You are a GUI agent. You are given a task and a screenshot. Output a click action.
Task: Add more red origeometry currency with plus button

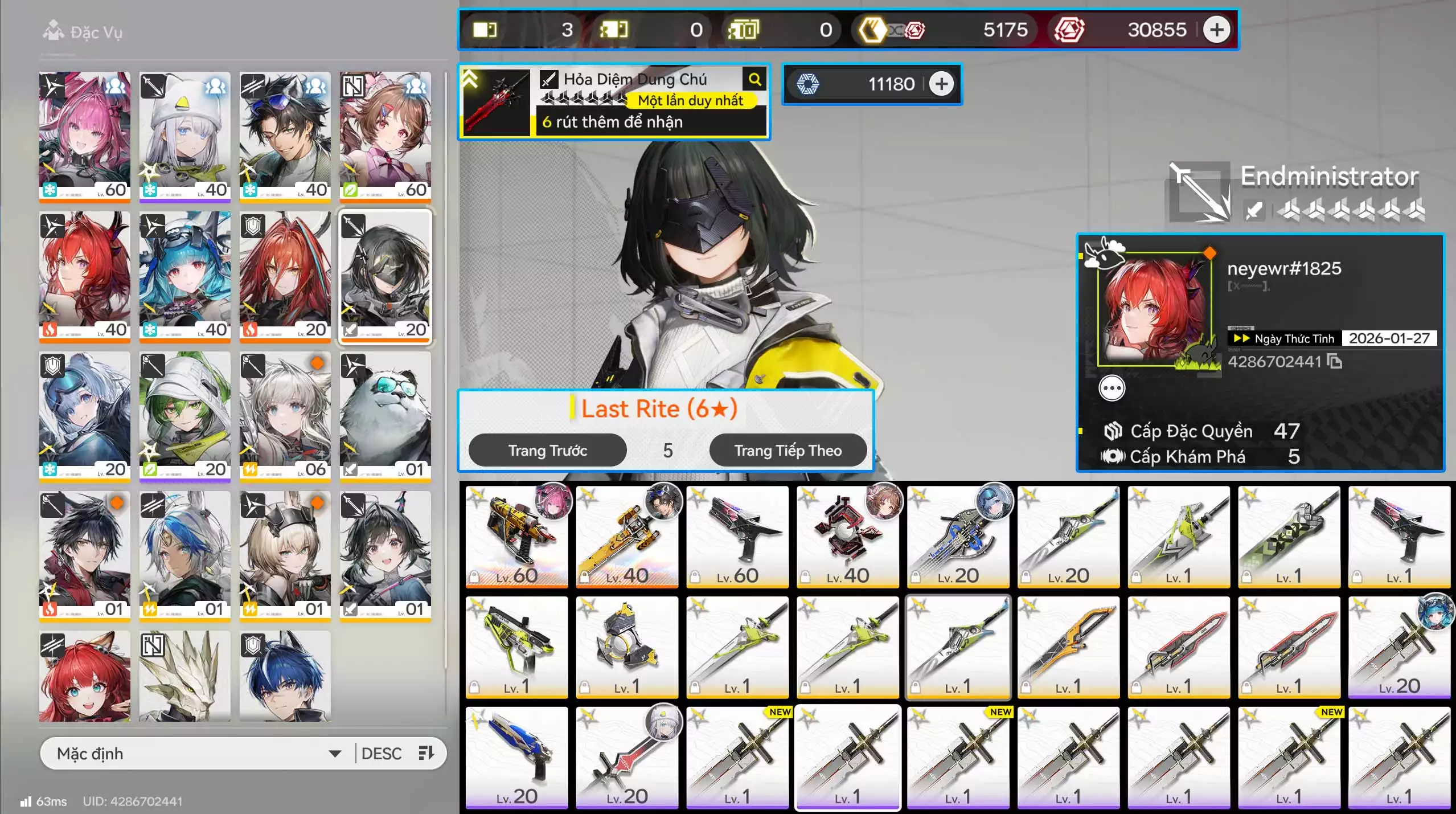pos(1216,30)
